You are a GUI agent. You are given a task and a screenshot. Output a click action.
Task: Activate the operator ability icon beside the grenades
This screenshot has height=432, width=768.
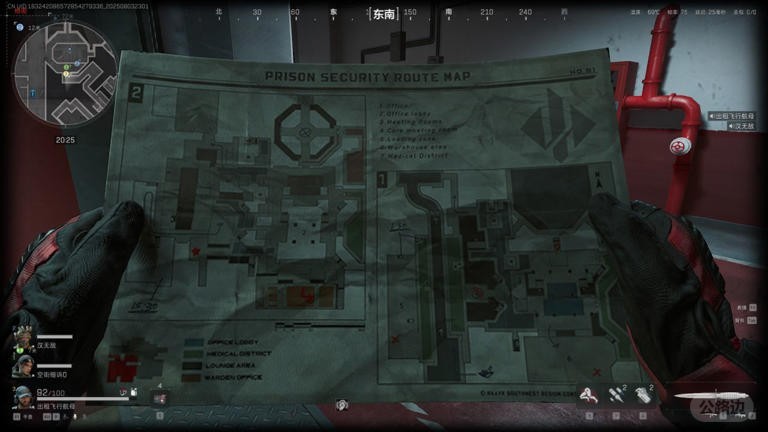coord(591,396)
